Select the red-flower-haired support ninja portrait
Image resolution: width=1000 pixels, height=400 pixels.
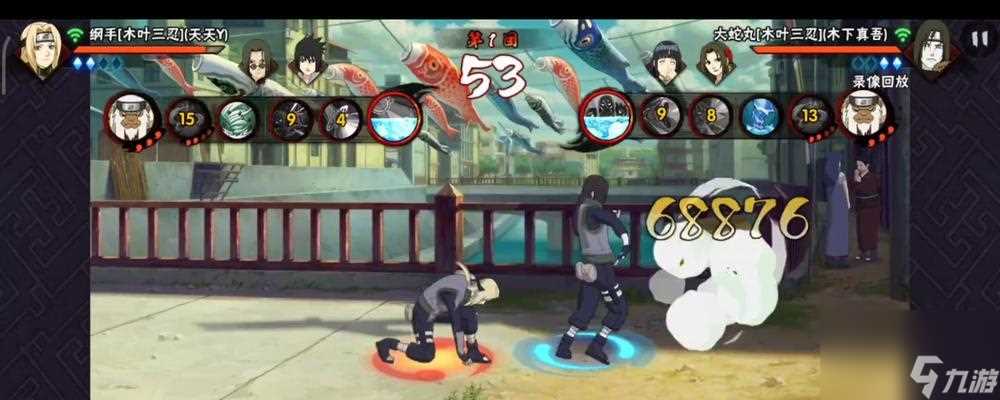[x=713, y=62]
